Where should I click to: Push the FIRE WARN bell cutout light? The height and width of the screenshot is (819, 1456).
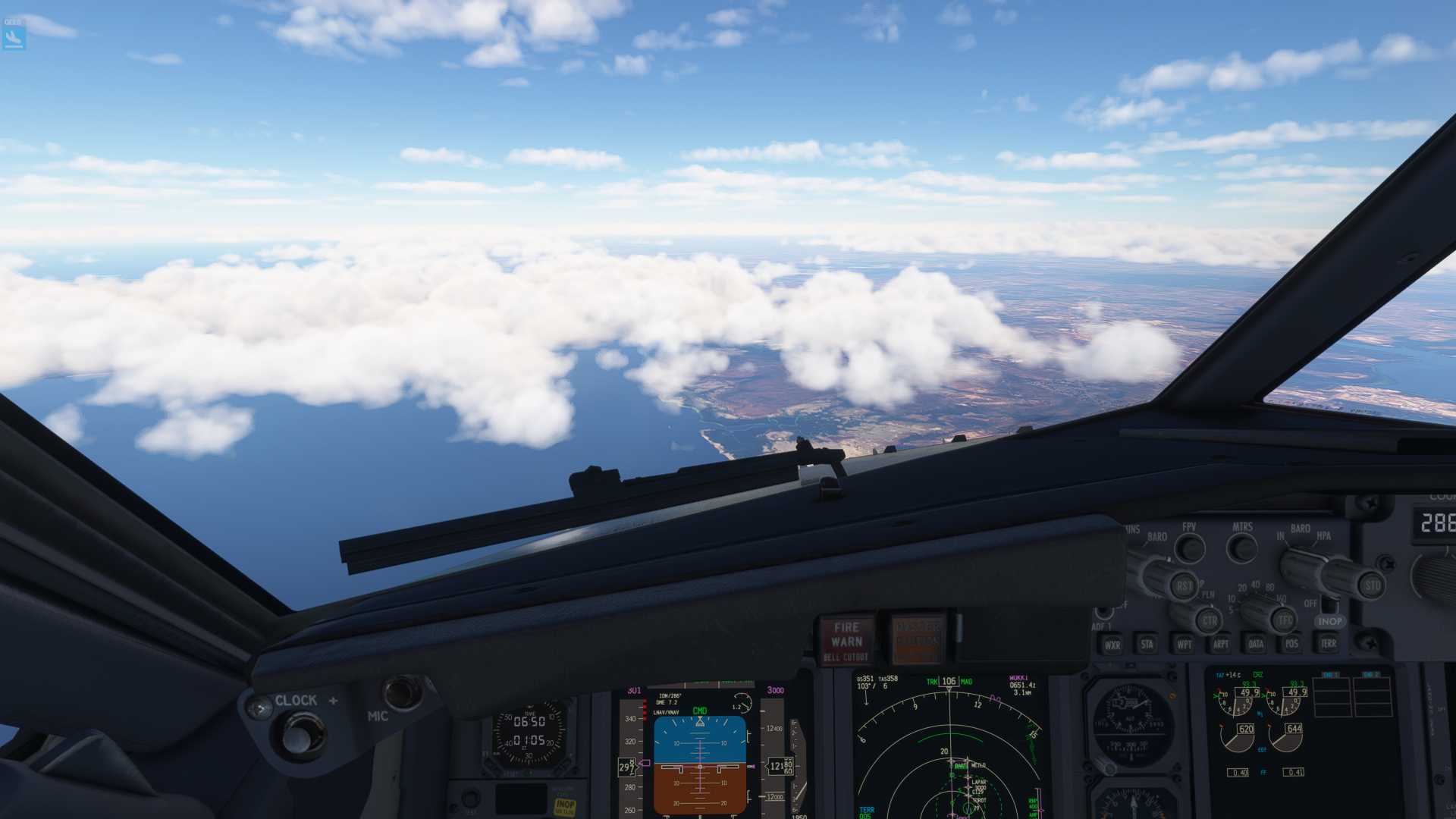(846, 639)
